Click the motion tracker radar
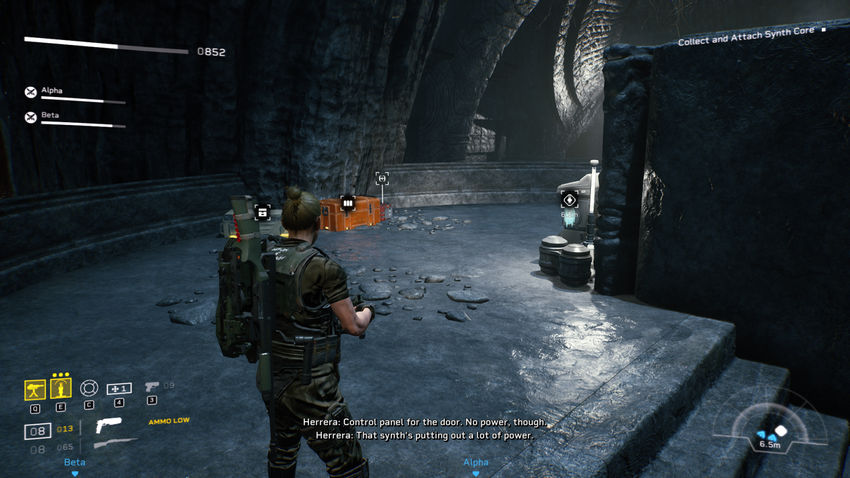Viewport: 850px width, 478px height. tap(772, 431)
